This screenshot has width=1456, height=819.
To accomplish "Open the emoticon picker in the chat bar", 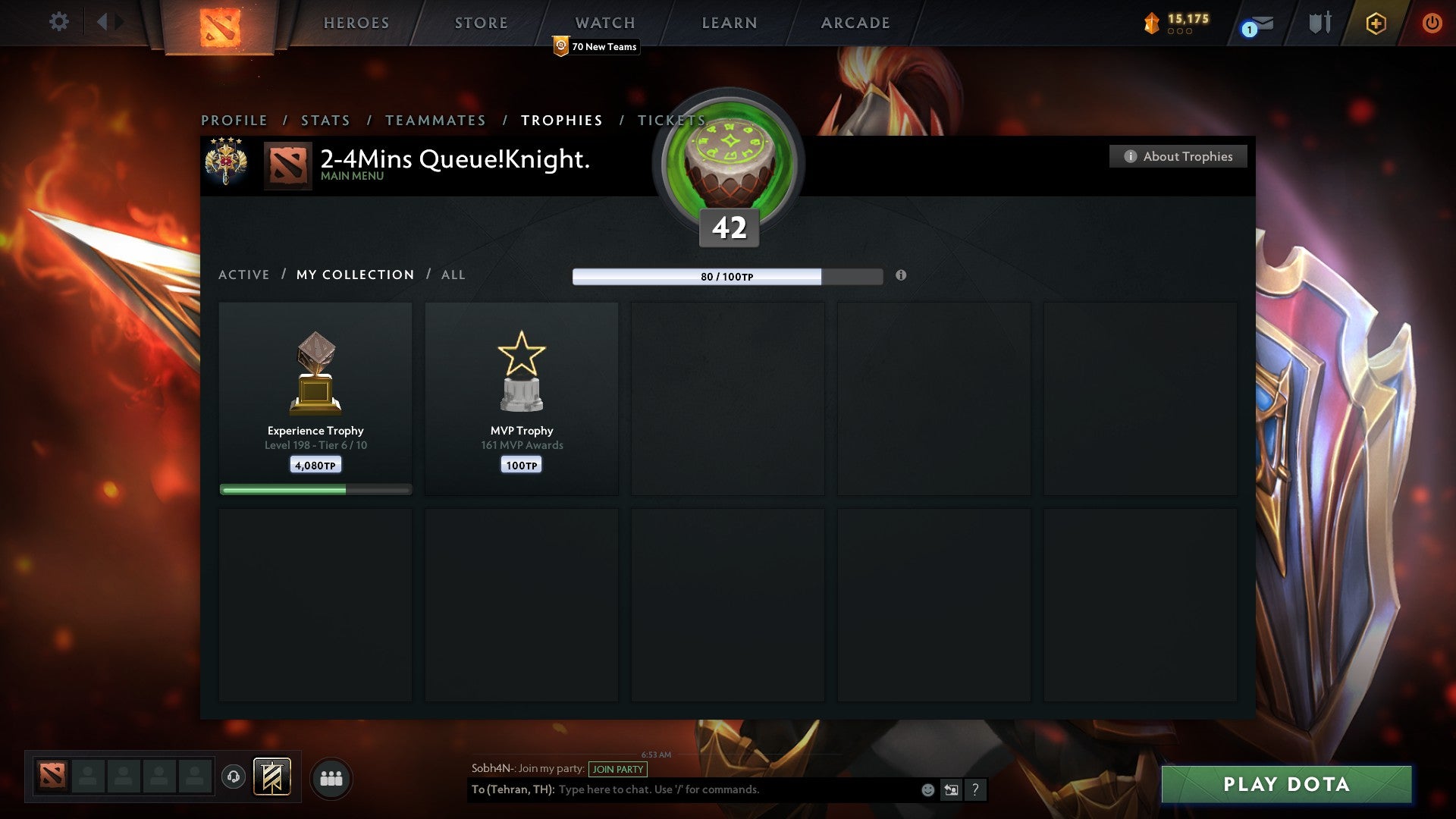I will (x=927, y=789).
